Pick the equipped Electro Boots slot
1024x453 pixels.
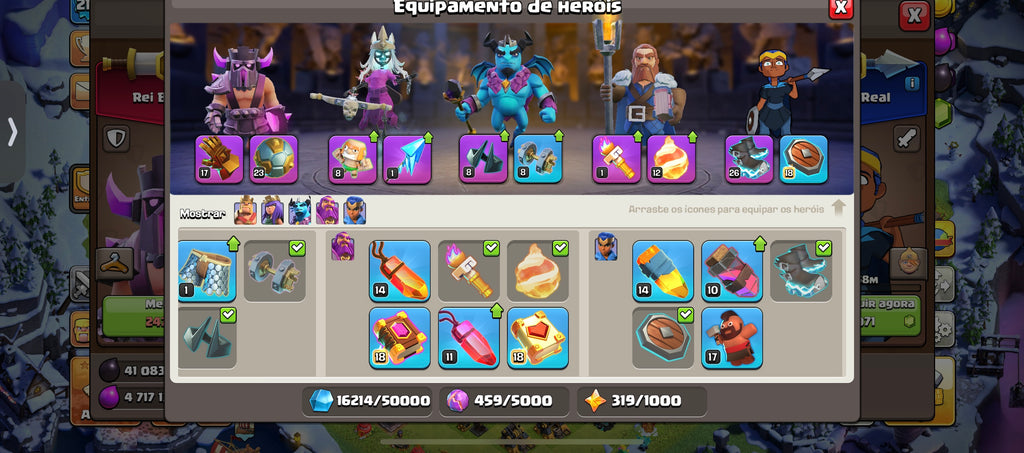(x=749, y=159)
